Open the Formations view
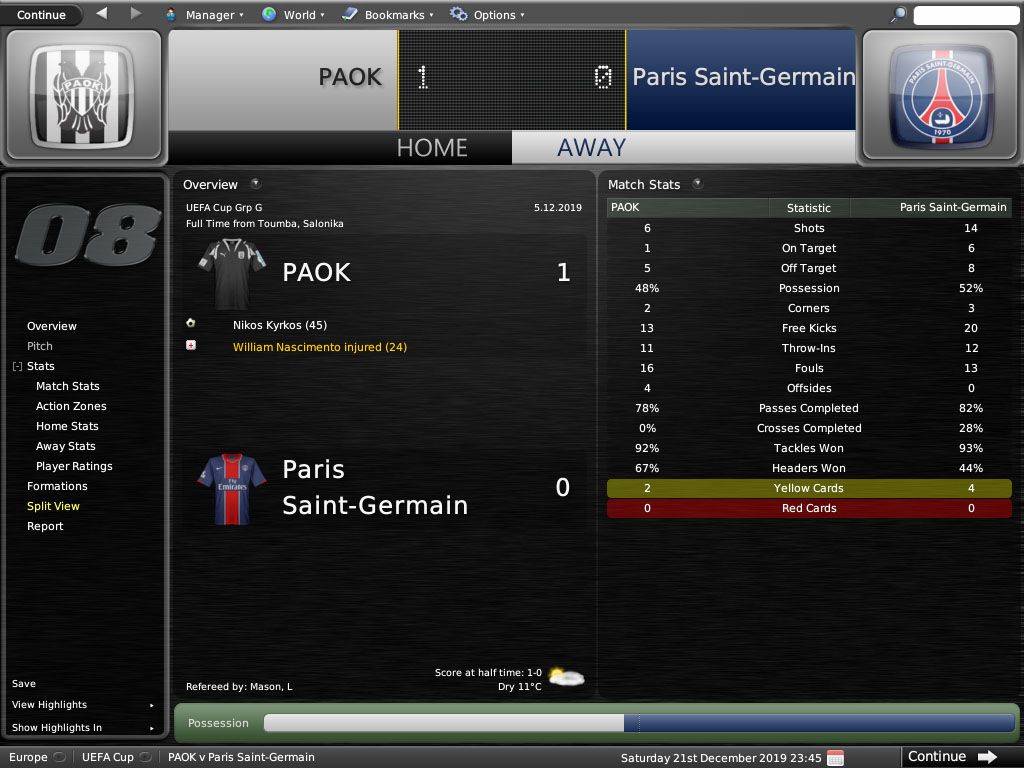 pyautogui.click(x=57, y=486)
